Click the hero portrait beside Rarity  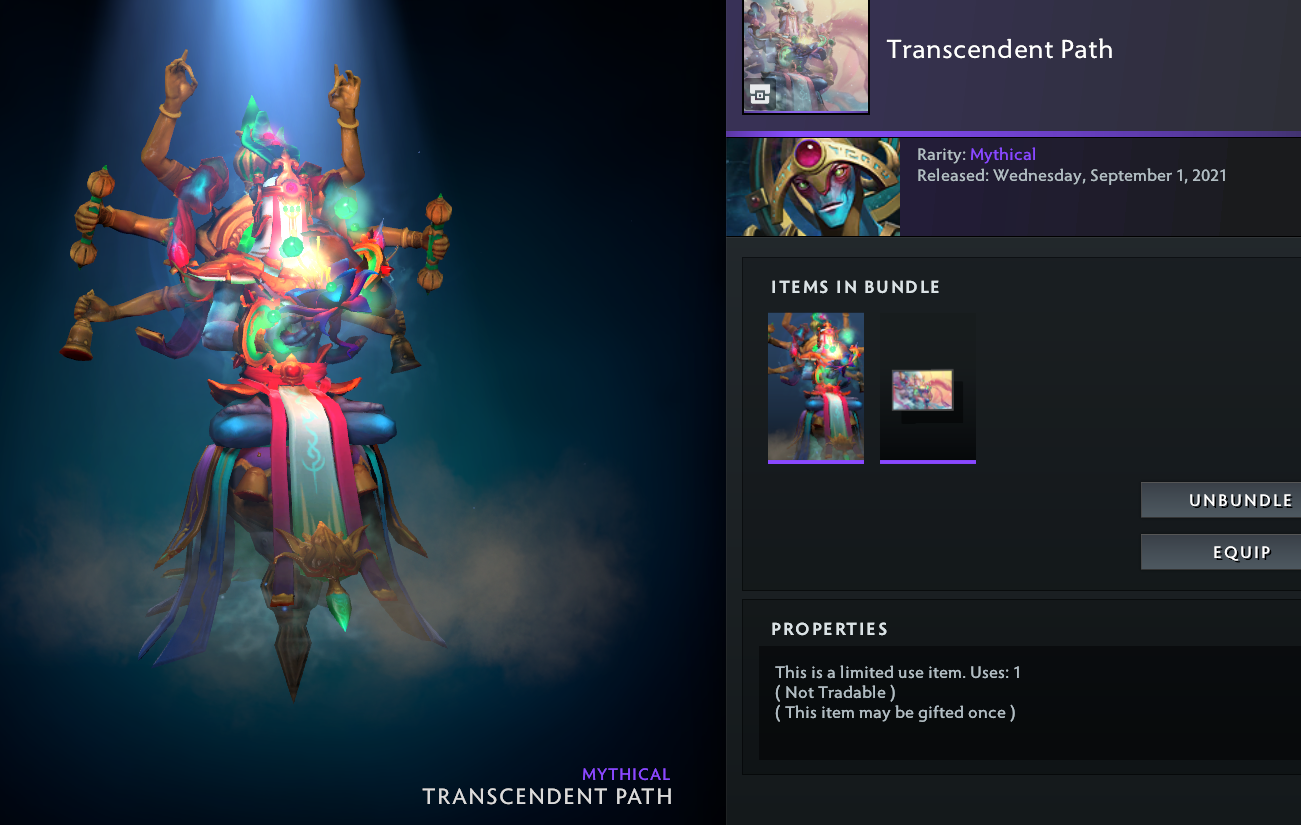[x=813, y=187]
